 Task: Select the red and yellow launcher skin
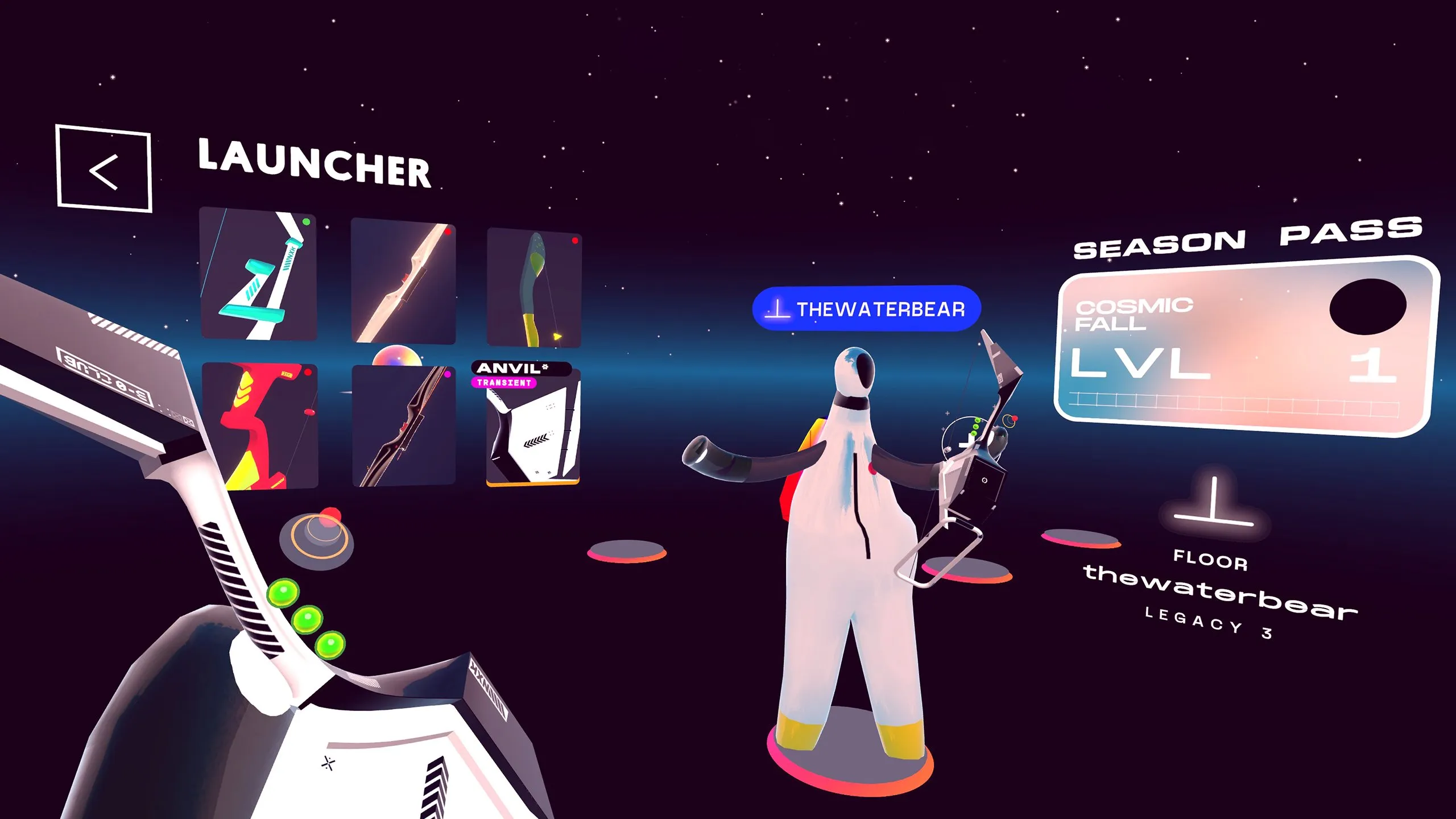click(x=260, y=426)
